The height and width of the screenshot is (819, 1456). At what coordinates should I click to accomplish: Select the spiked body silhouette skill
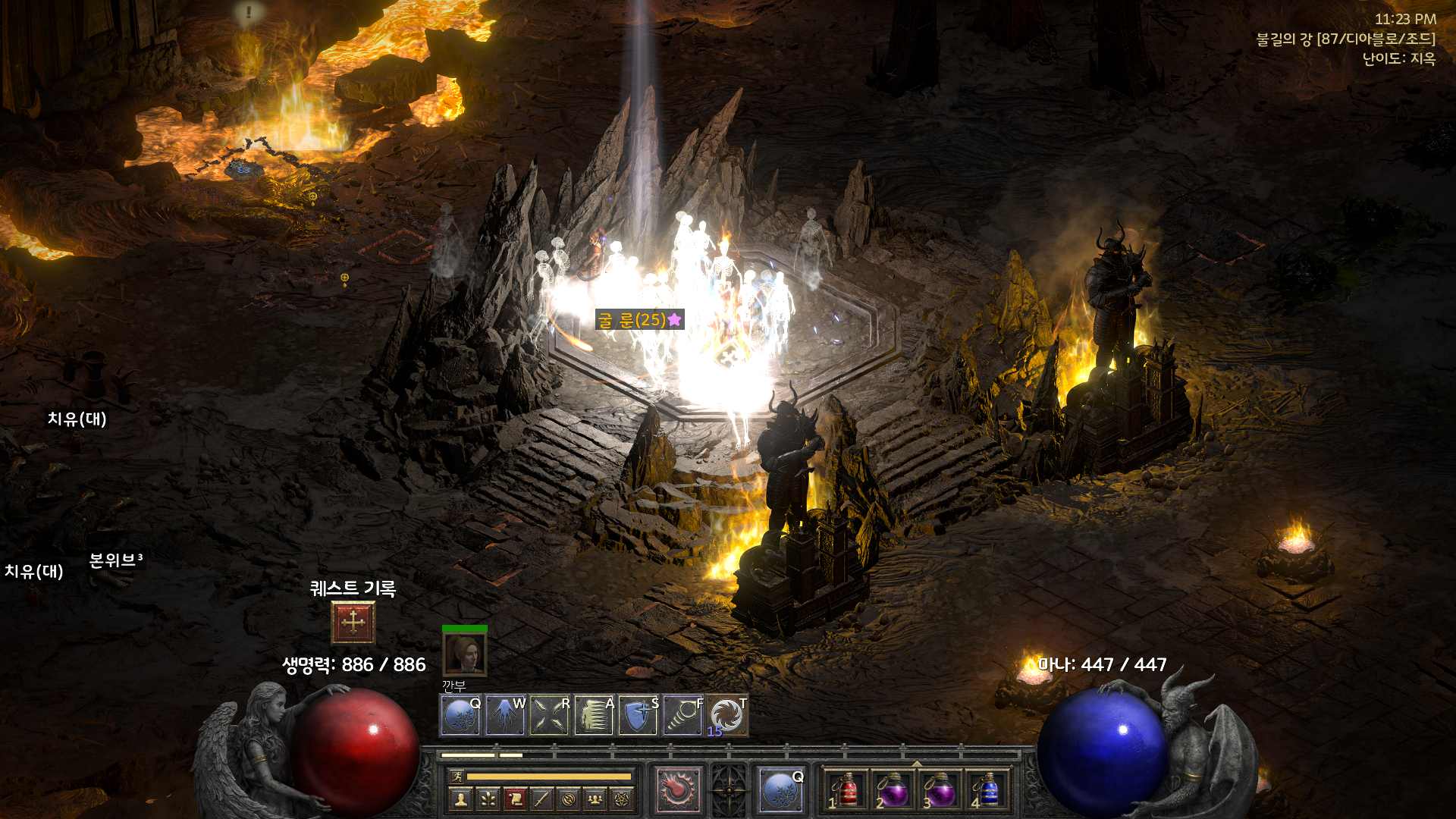pos(594,715)
